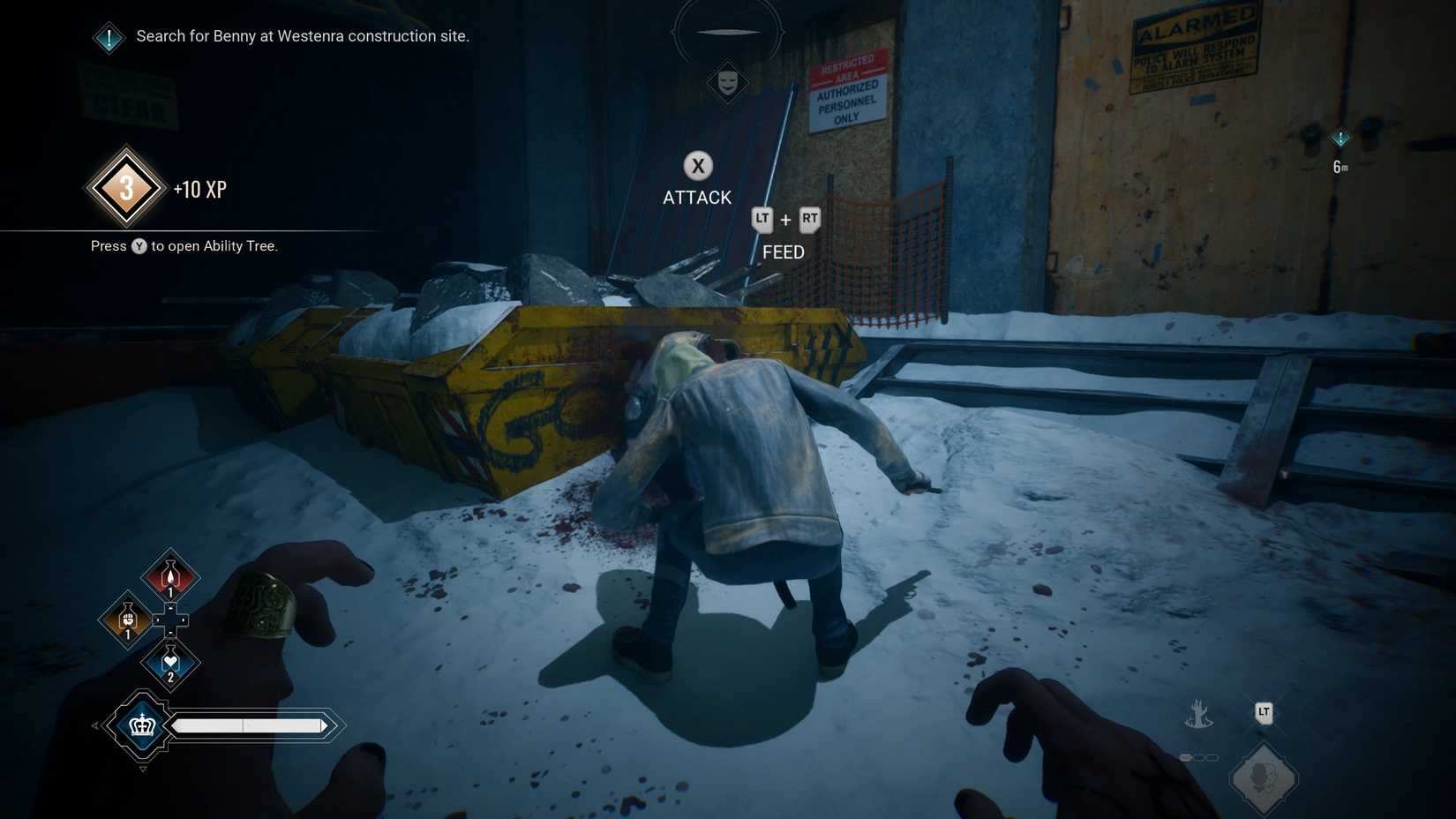1456x819 pixels.
Task: Open the Ability Tree via the Y prompt
Action: pyautogui.click(x=139, y=246)
